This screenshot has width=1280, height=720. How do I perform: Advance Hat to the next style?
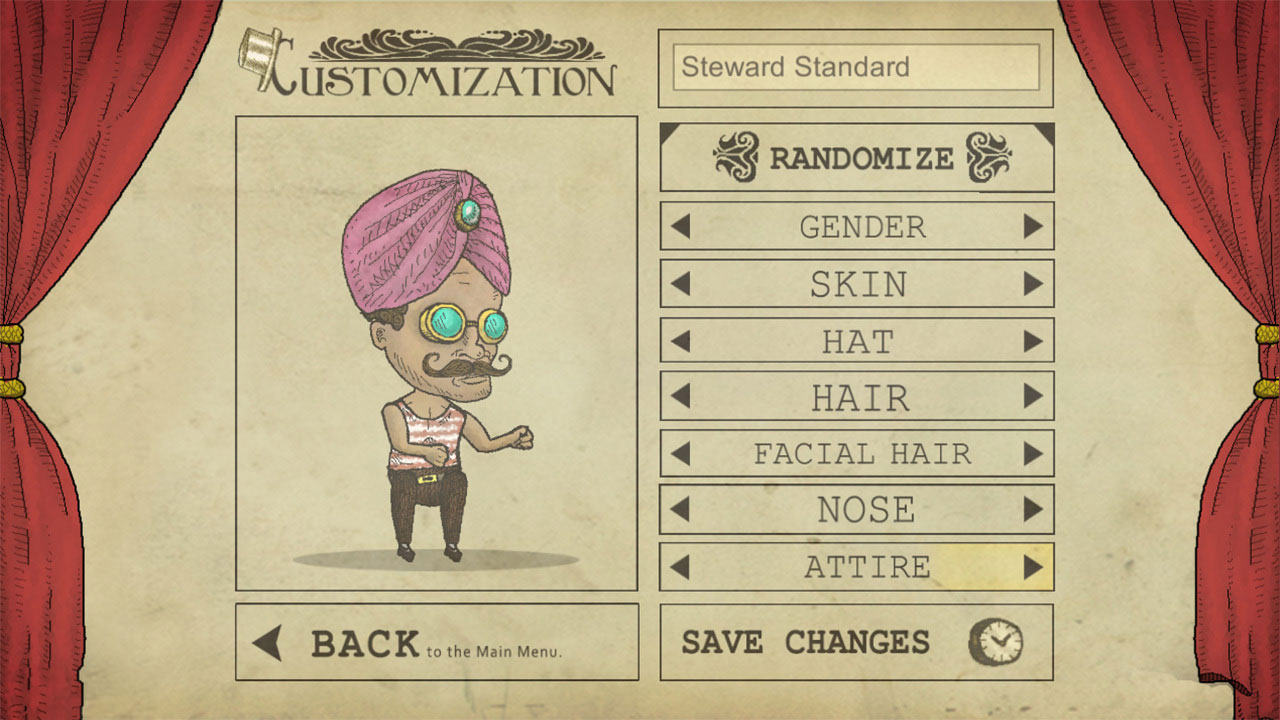pyautogui.click(x=1035, y=340)
